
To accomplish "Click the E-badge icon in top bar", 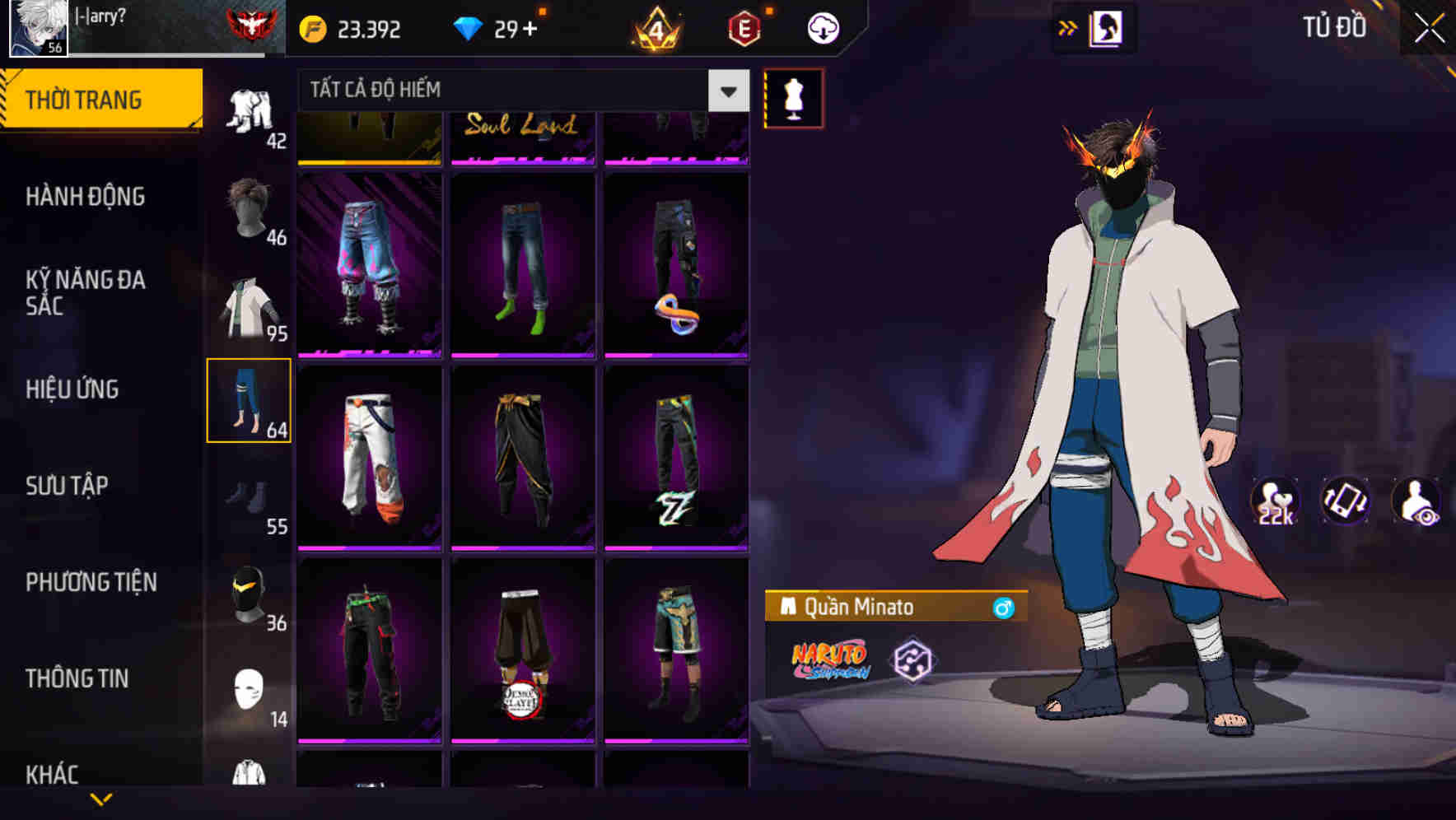I will pos(744,27).
